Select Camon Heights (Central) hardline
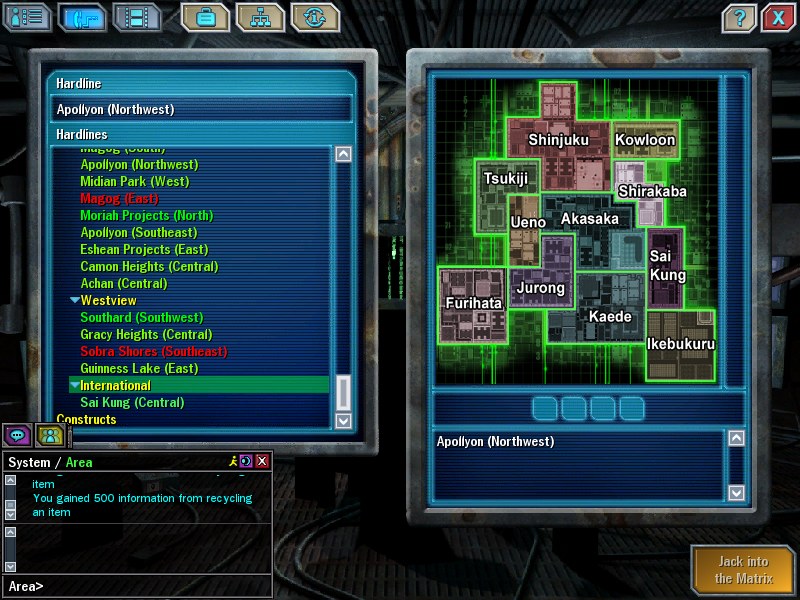This screenshot has height=600, width=800. (149, 267)
